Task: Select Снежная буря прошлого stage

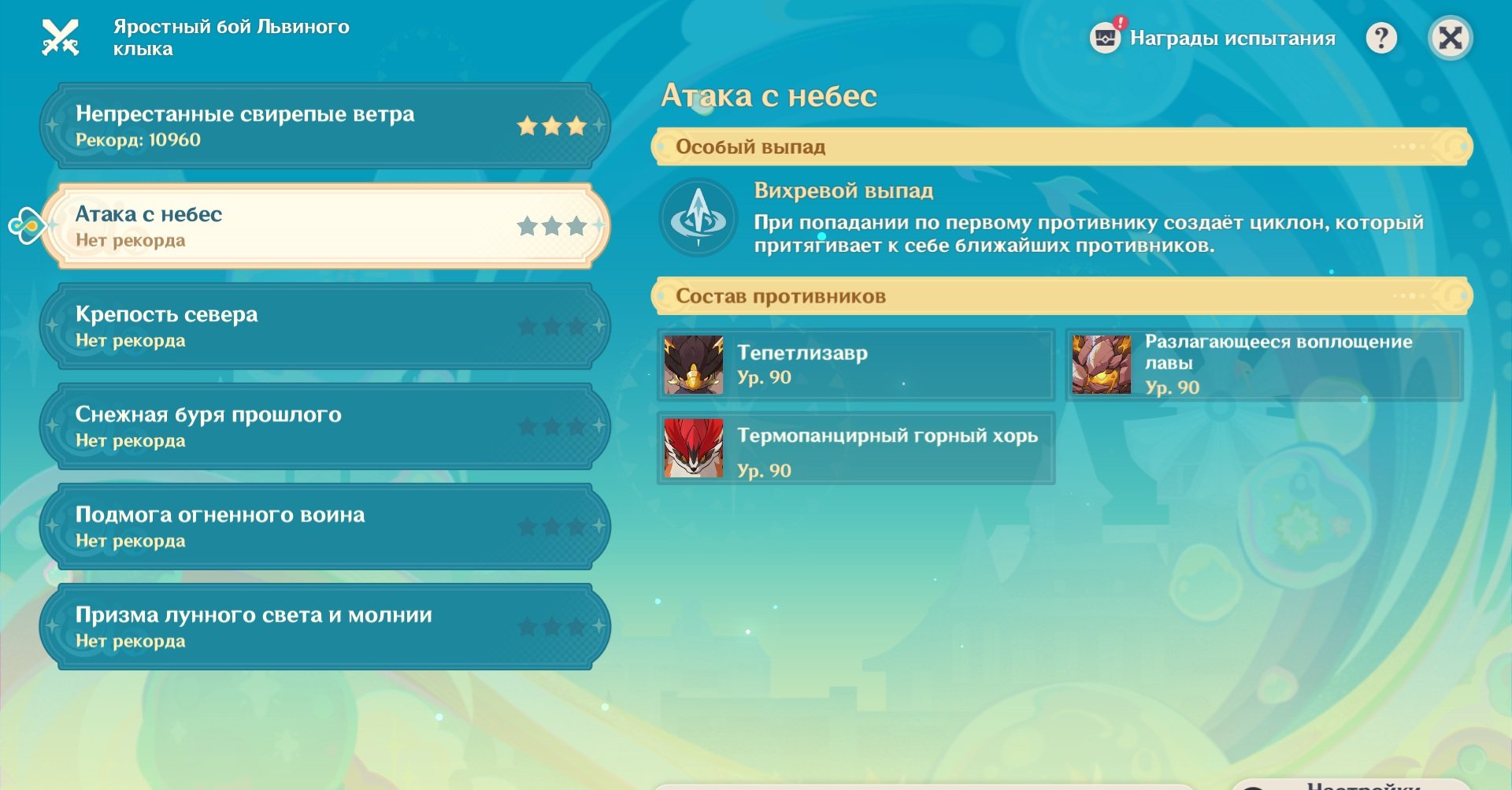Action: (324, 426)
